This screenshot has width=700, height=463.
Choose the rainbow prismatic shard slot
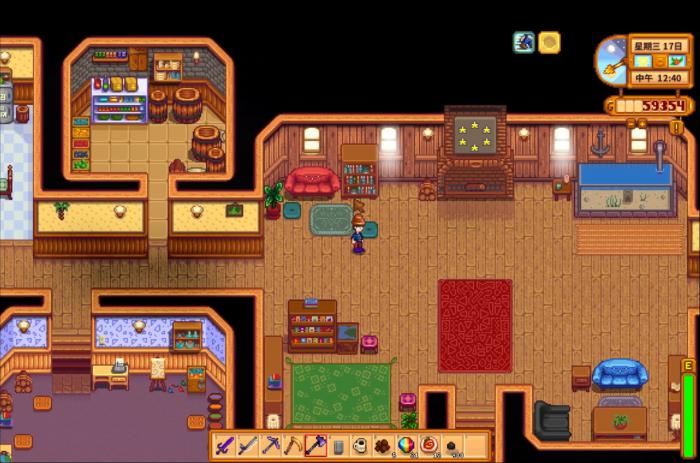[407, 445]
